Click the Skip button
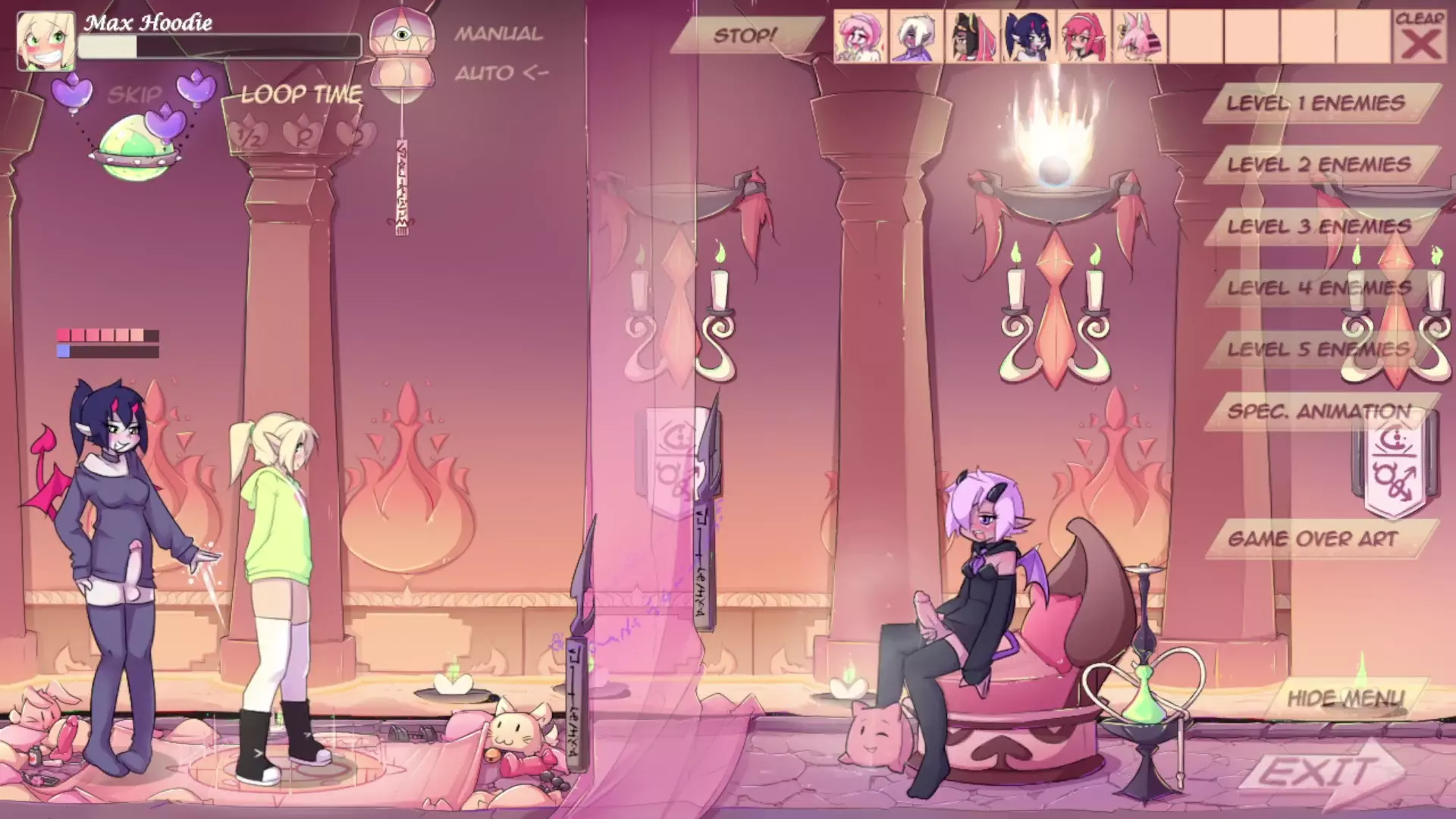The image size is (1456, 819). 135,95
